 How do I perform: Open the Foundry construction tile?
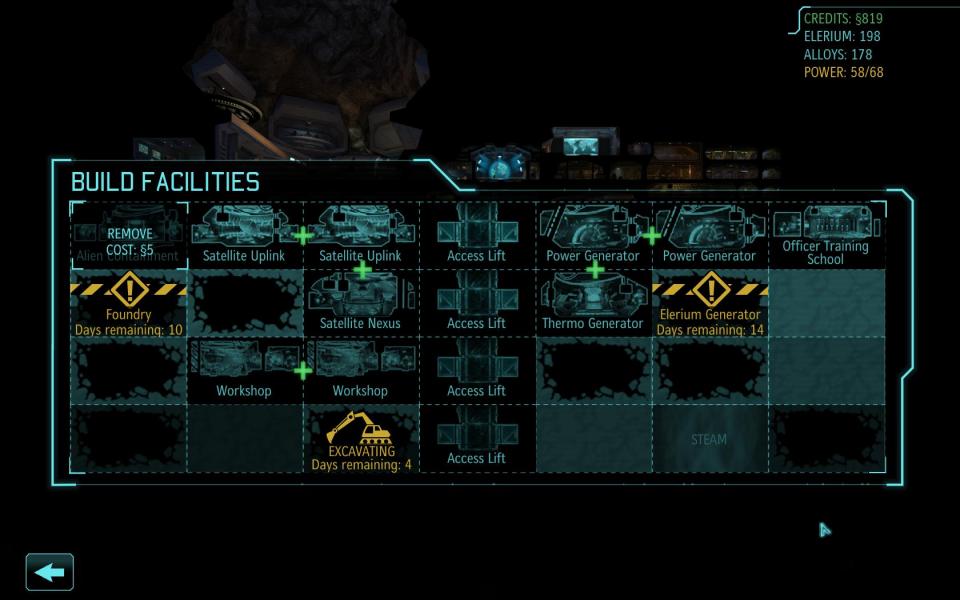coord(128,304)
